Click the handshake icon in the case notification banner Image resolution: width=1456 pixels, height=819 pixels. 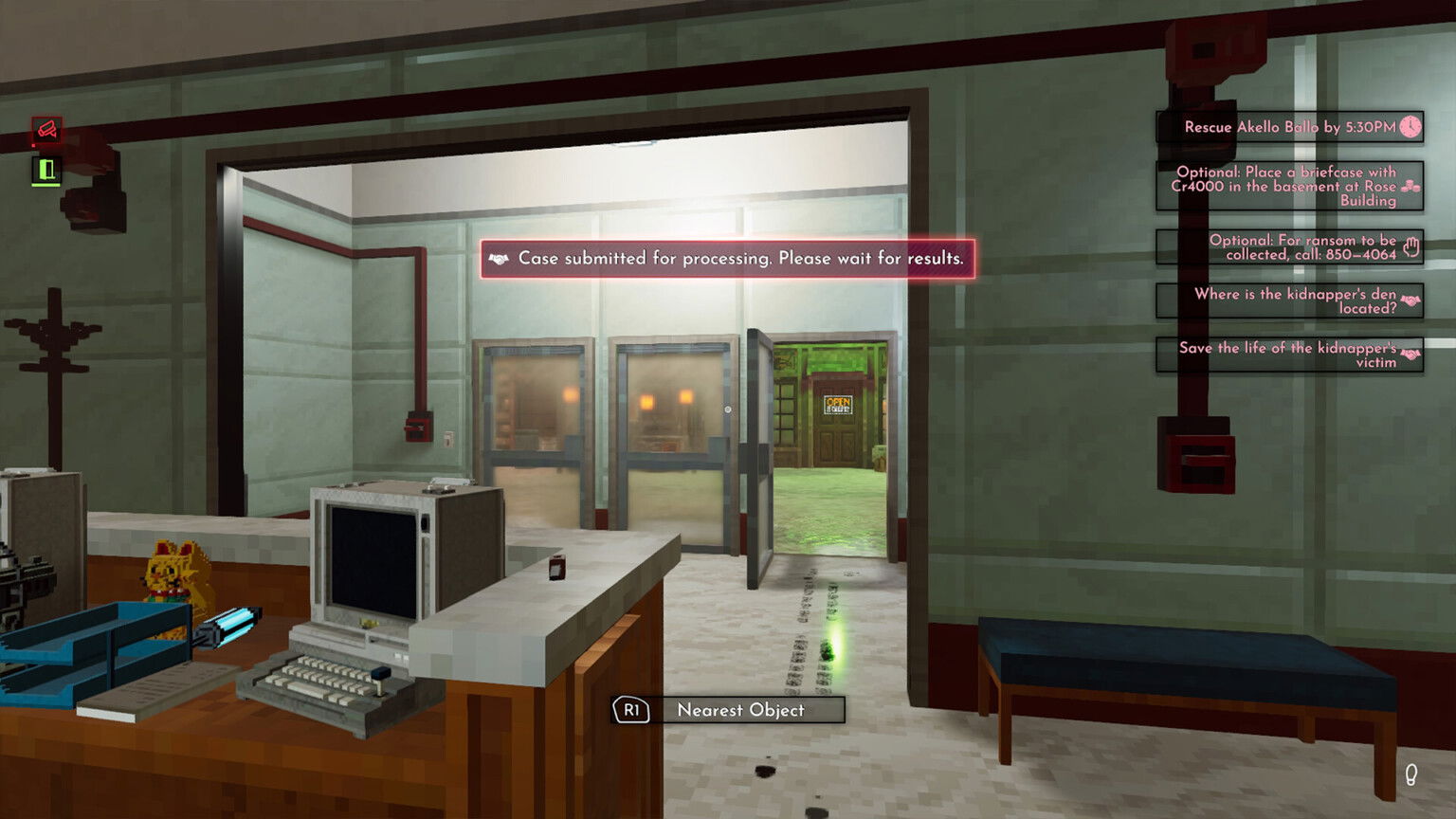pyautogui.click(x=500, y=258)
